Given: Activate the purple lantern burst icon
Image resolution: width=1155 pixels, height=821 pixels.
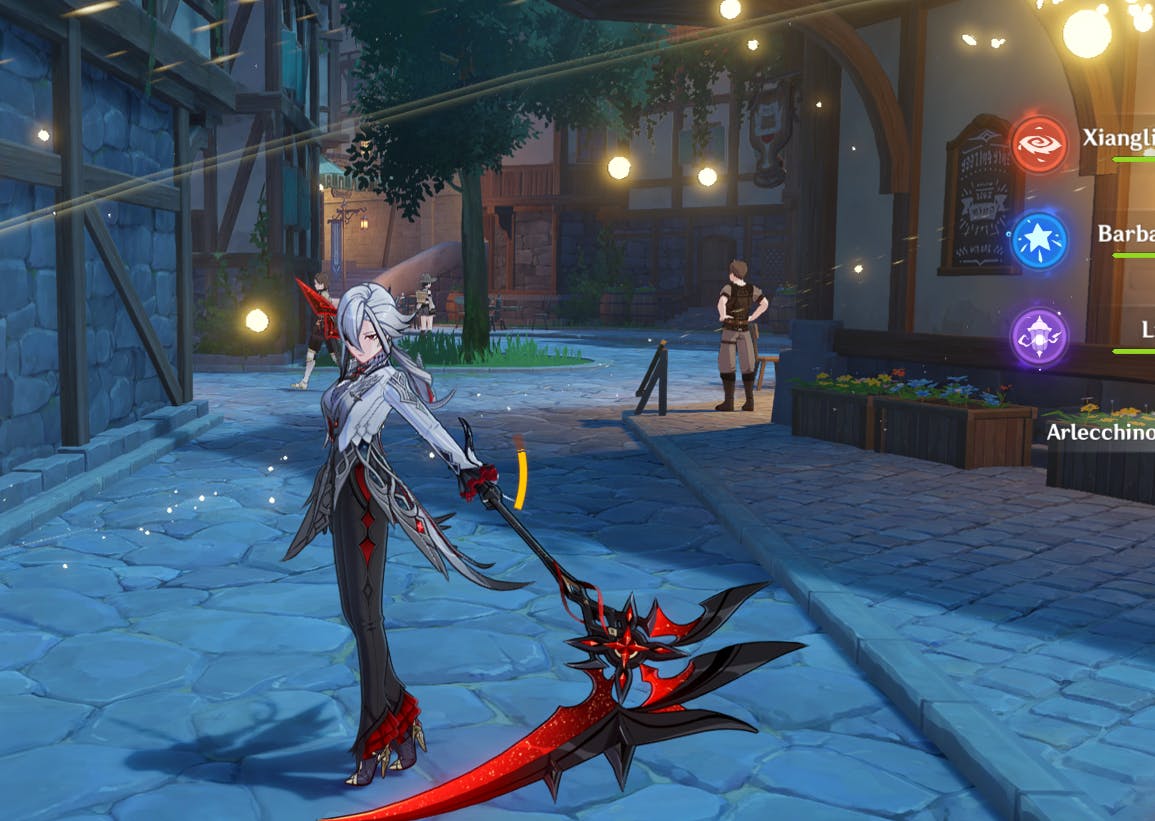Looking at the screenshot, I should coord(1039,336).
